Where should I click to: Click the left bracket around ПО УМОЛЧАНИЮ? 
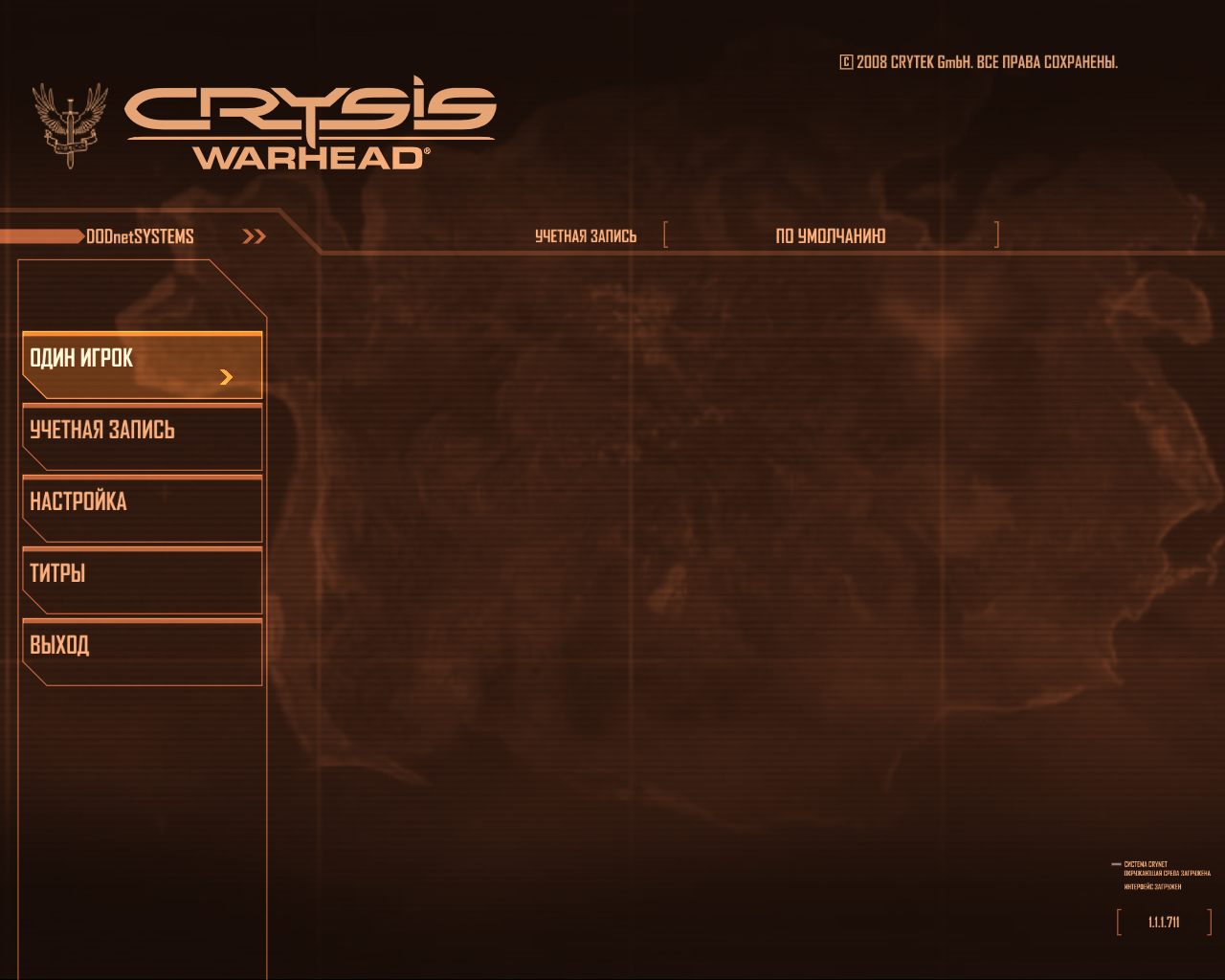click(x=665, y=234)
